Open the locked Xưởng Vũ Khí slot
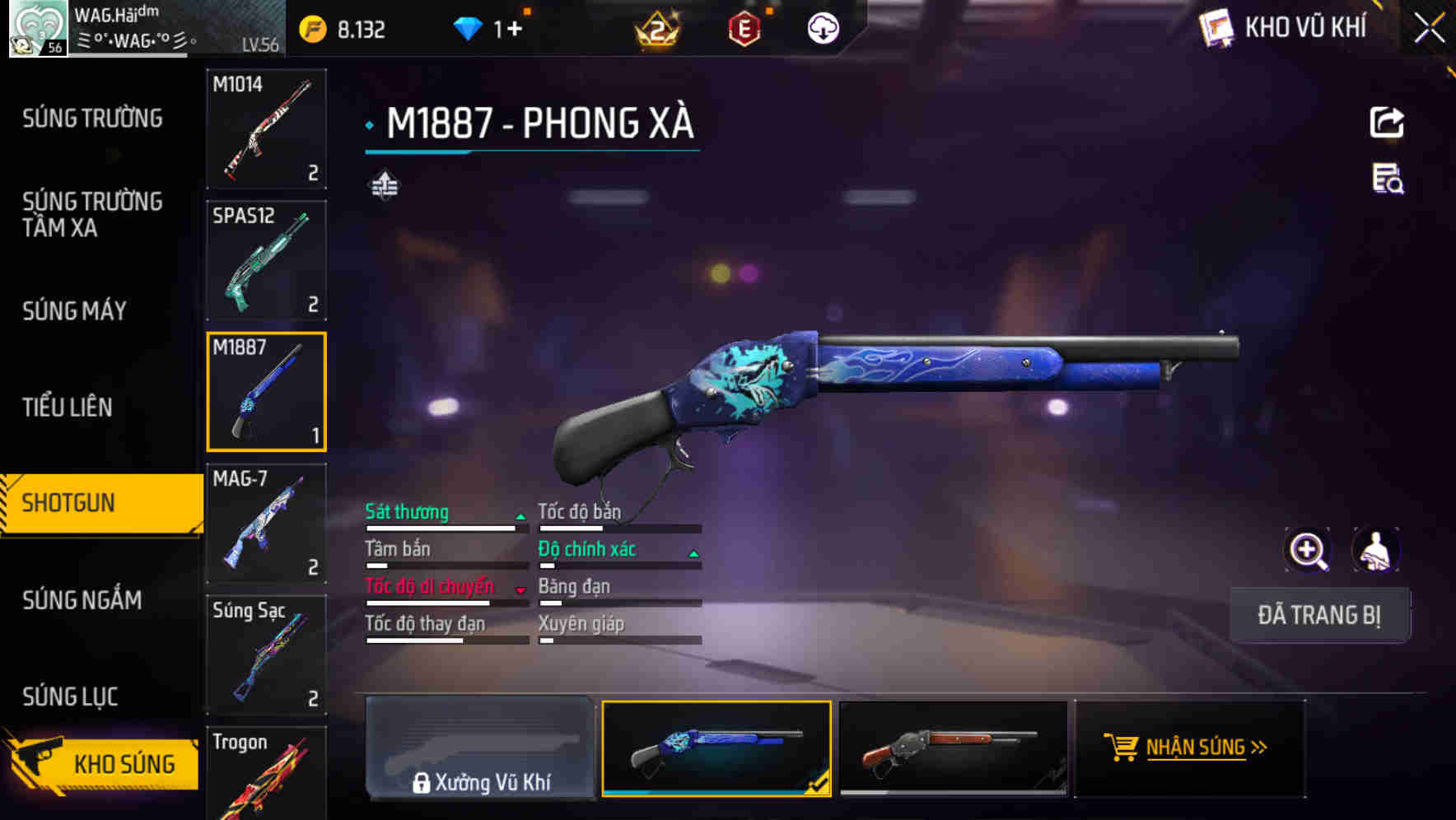Viewport: 1456px width, 820px height. tap(481, 748)
